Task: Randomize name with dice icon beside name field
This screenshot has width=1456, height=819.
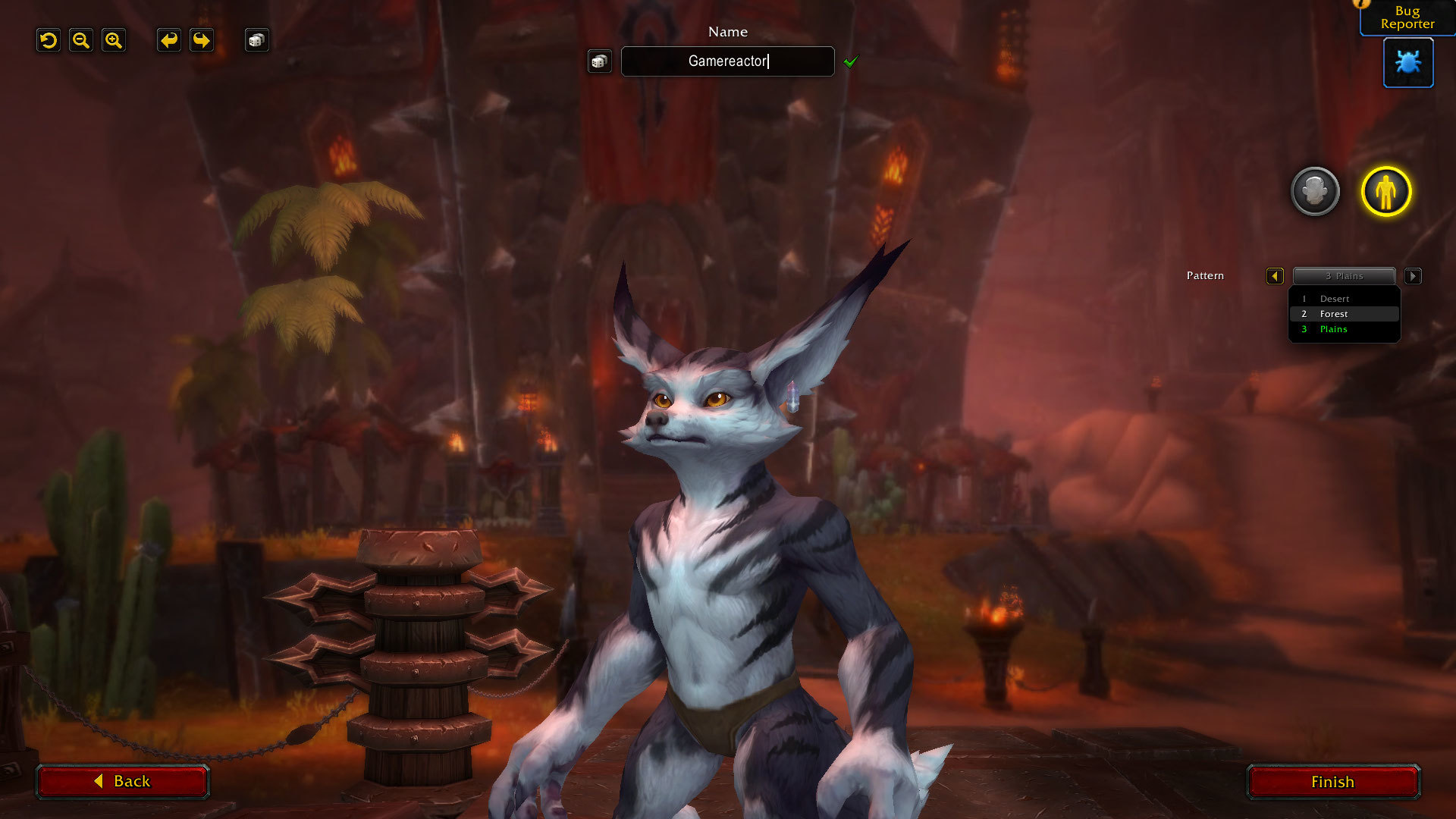Action: click(599, 61)
